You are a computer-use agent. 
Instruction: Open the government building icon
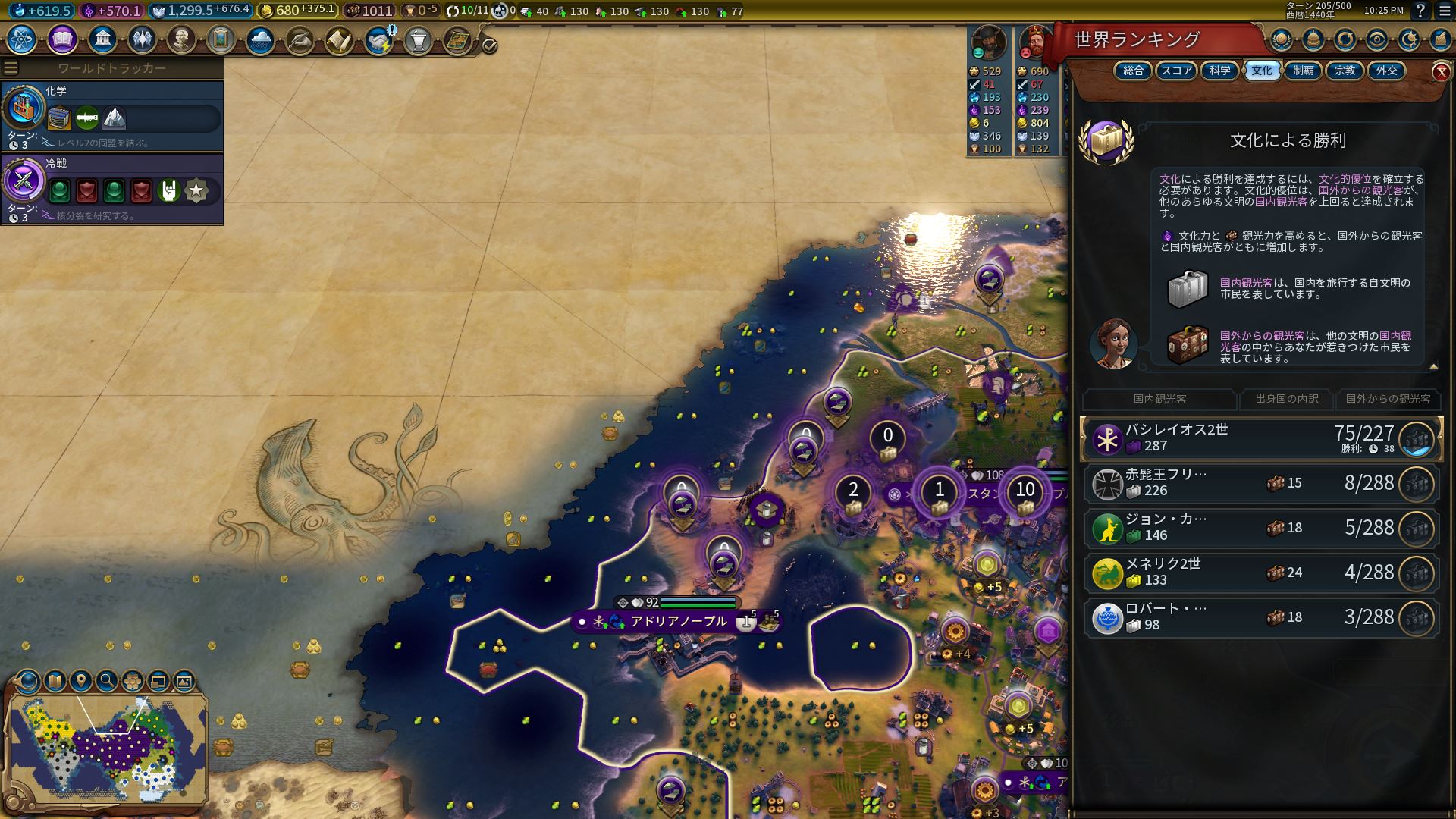[102, 39]
